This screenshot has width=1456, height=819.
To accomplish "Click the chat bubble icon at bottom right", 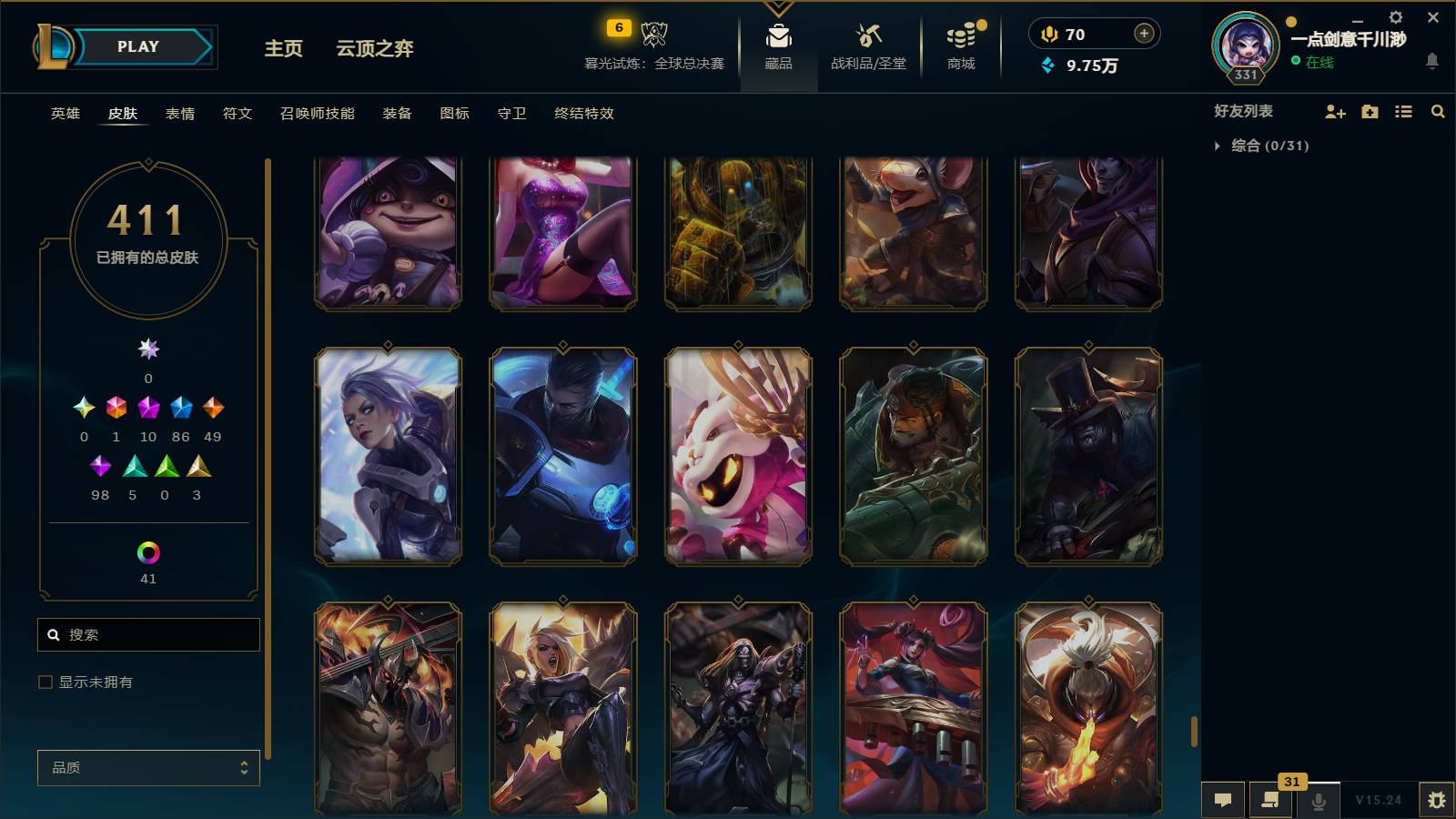I will [1223, 800].
